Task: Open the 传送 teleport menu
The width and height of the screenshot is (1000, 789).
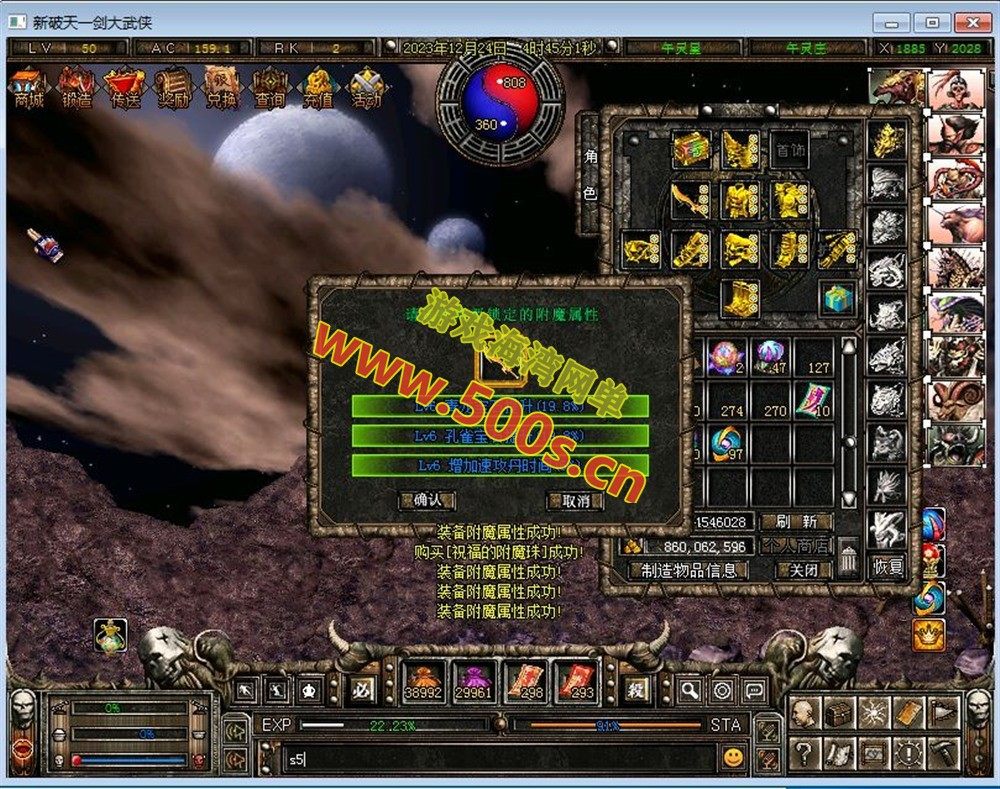Action: tap(125, 86)
